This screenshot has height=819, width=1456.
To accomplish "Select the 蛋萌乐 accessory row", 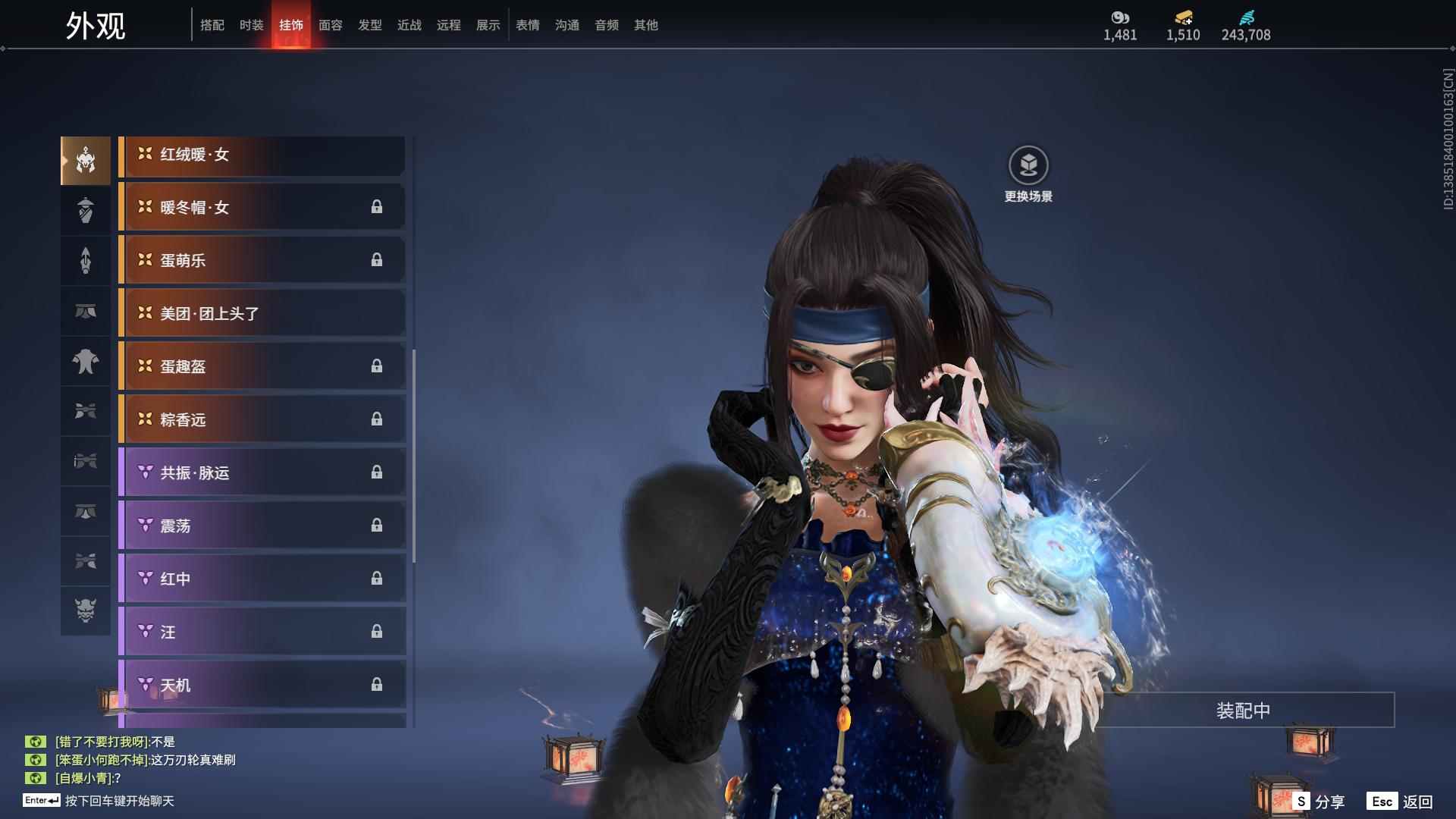I will (262, 261).
